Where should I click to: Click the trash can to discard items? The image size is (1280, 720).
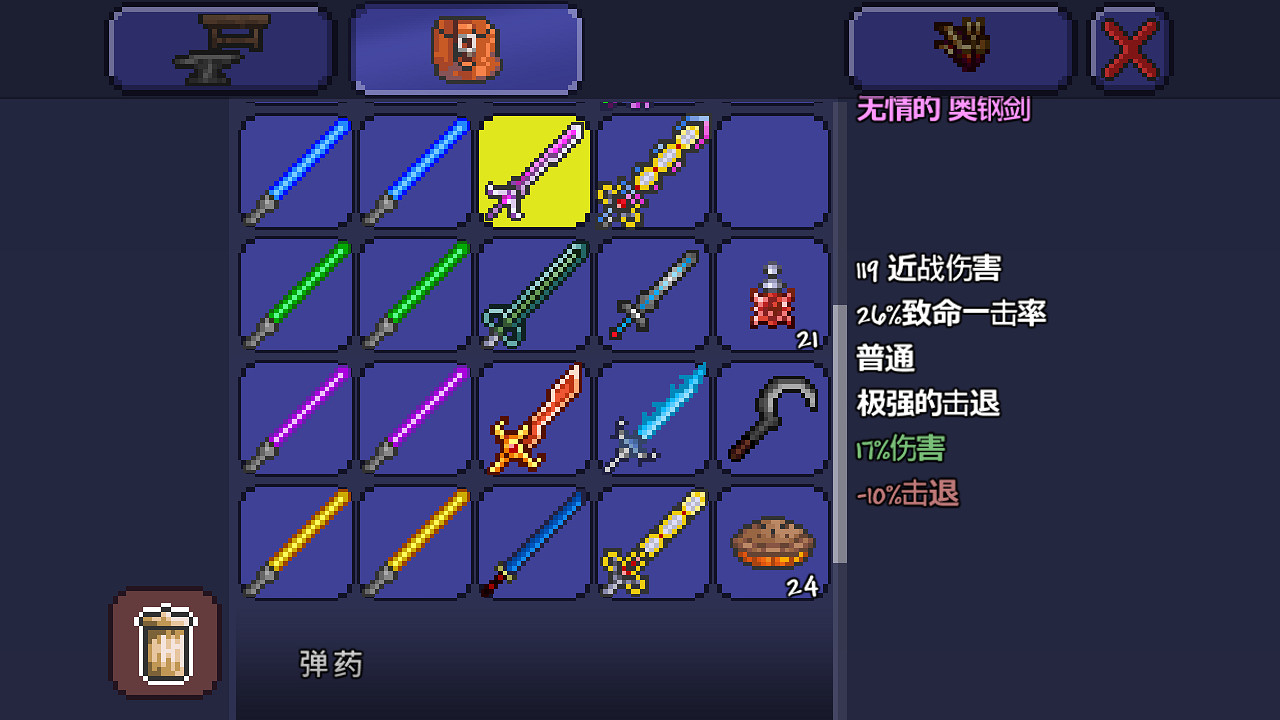164,642
